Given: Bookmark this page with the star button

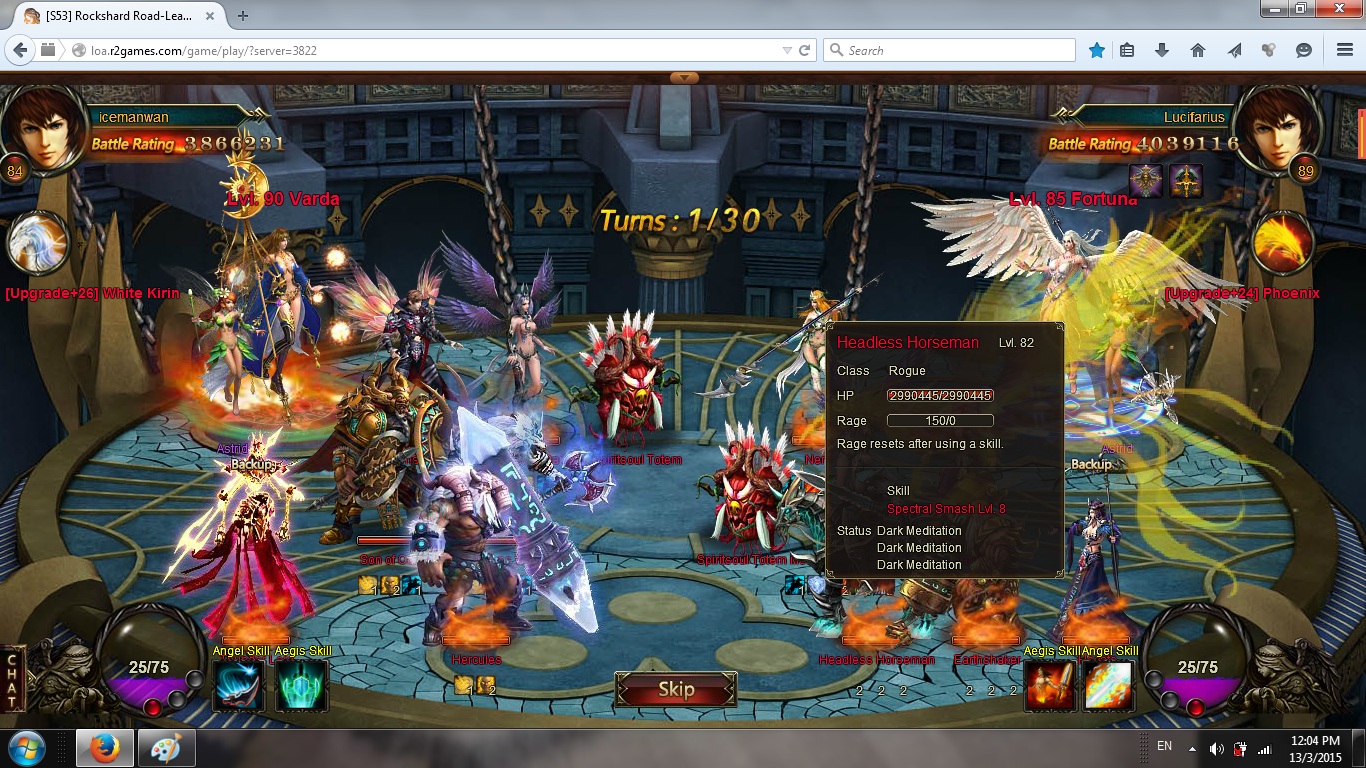Looking at the screenshot, I should coord(1097,50).
